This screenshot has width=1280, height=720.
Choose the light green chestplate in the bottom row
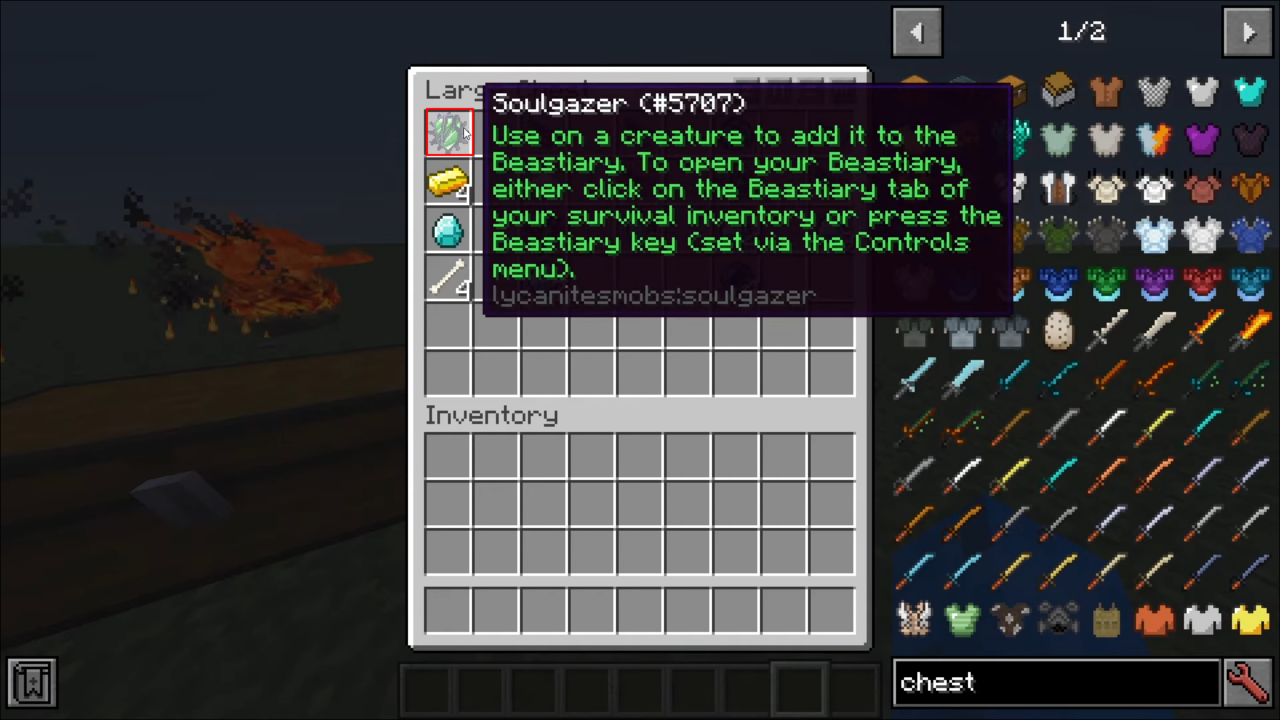pyautogui.click(x=962, y=620)
